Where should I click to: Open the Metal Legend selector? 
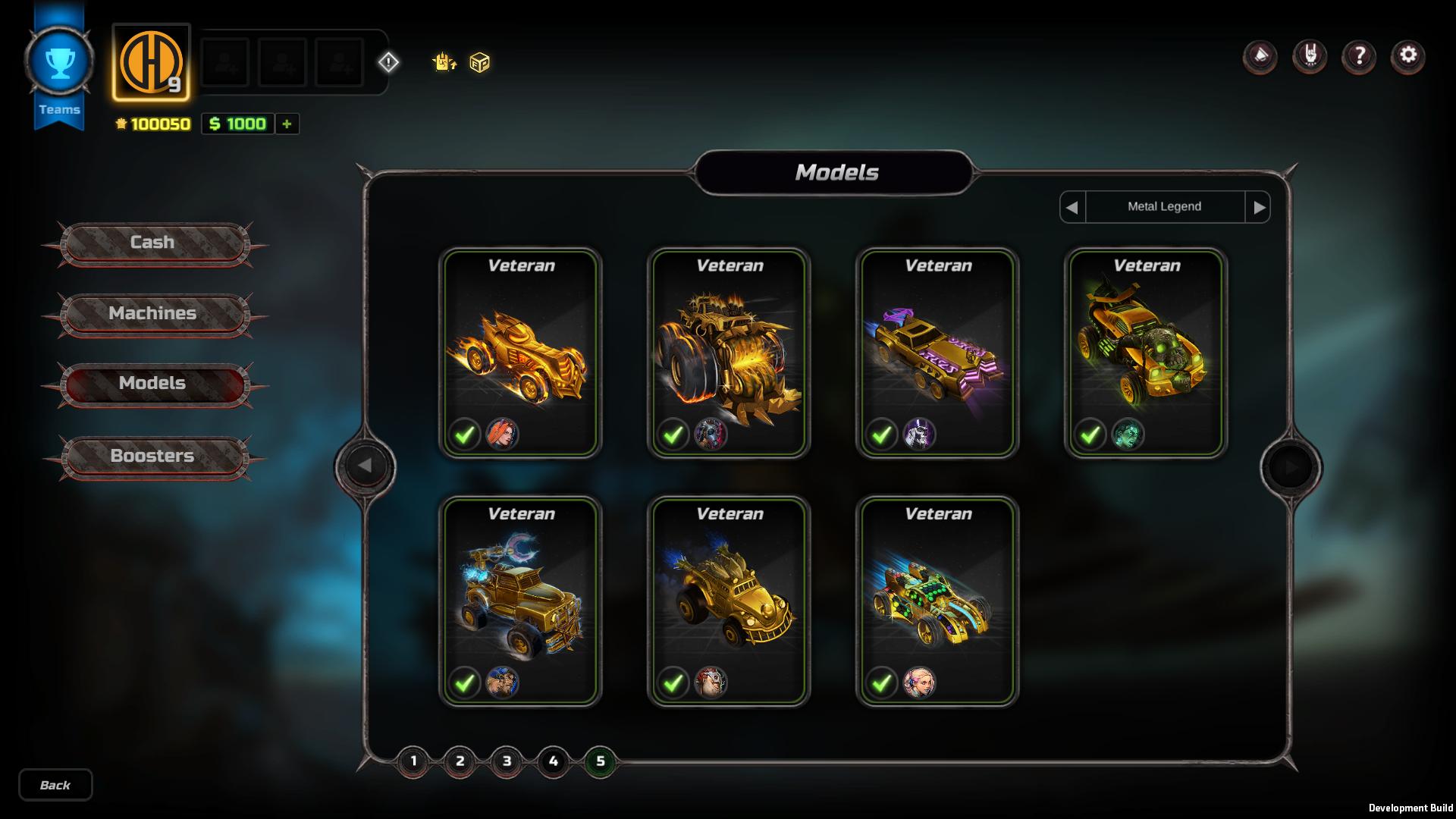pos(1166,206)
